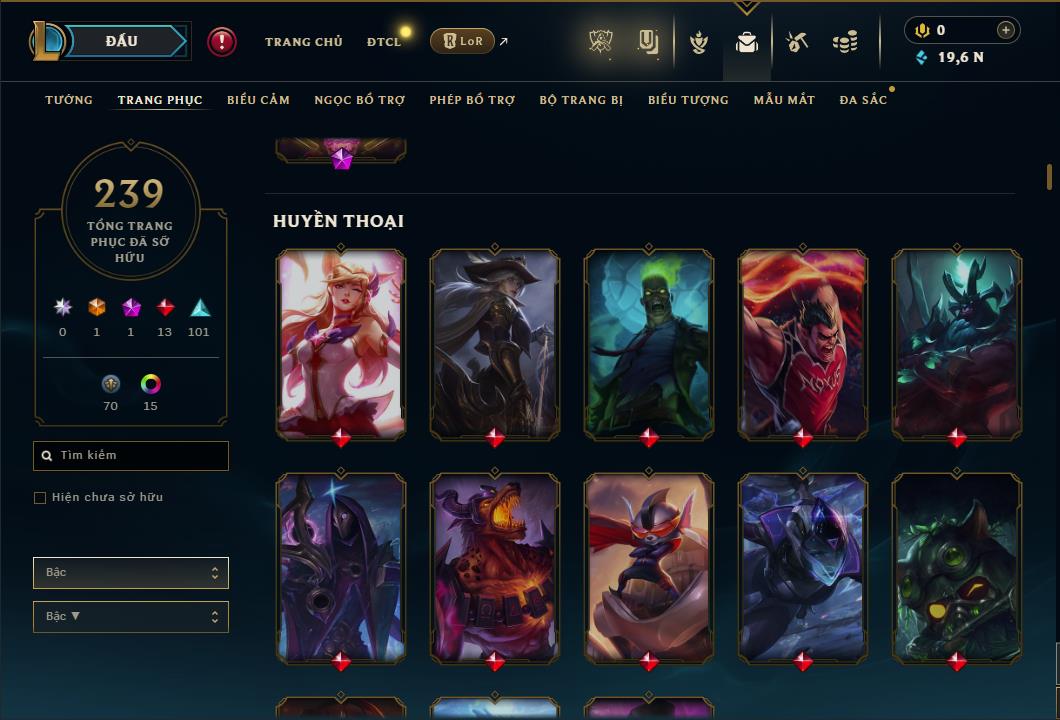This screenshot has height=720, width=1060.
Task: Select the Star Guardian Ahri skin card
Action: click(341, 343)
